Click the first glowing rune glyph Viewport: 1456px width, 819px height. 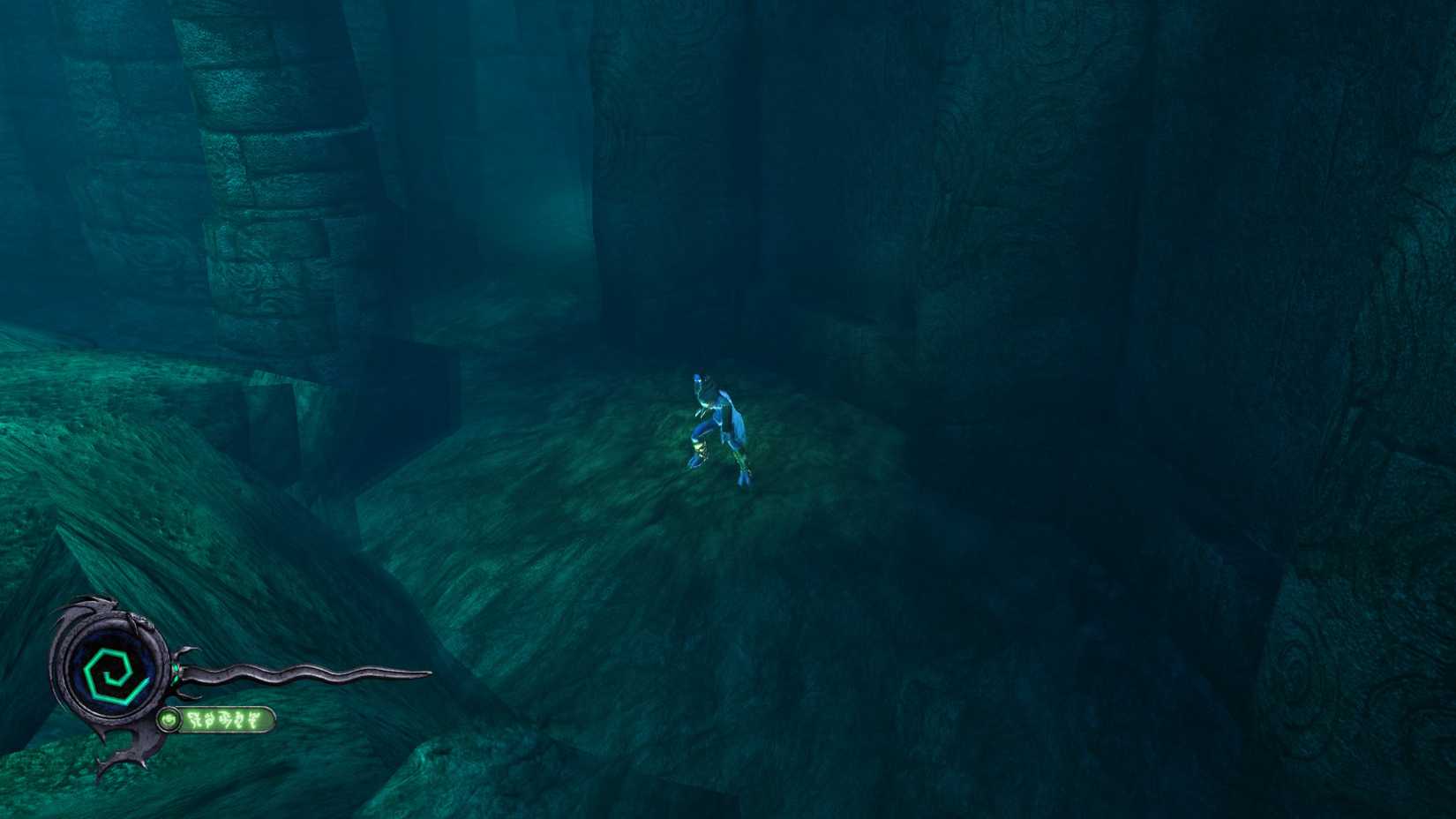pyautogui.click(x=196, y=718)
